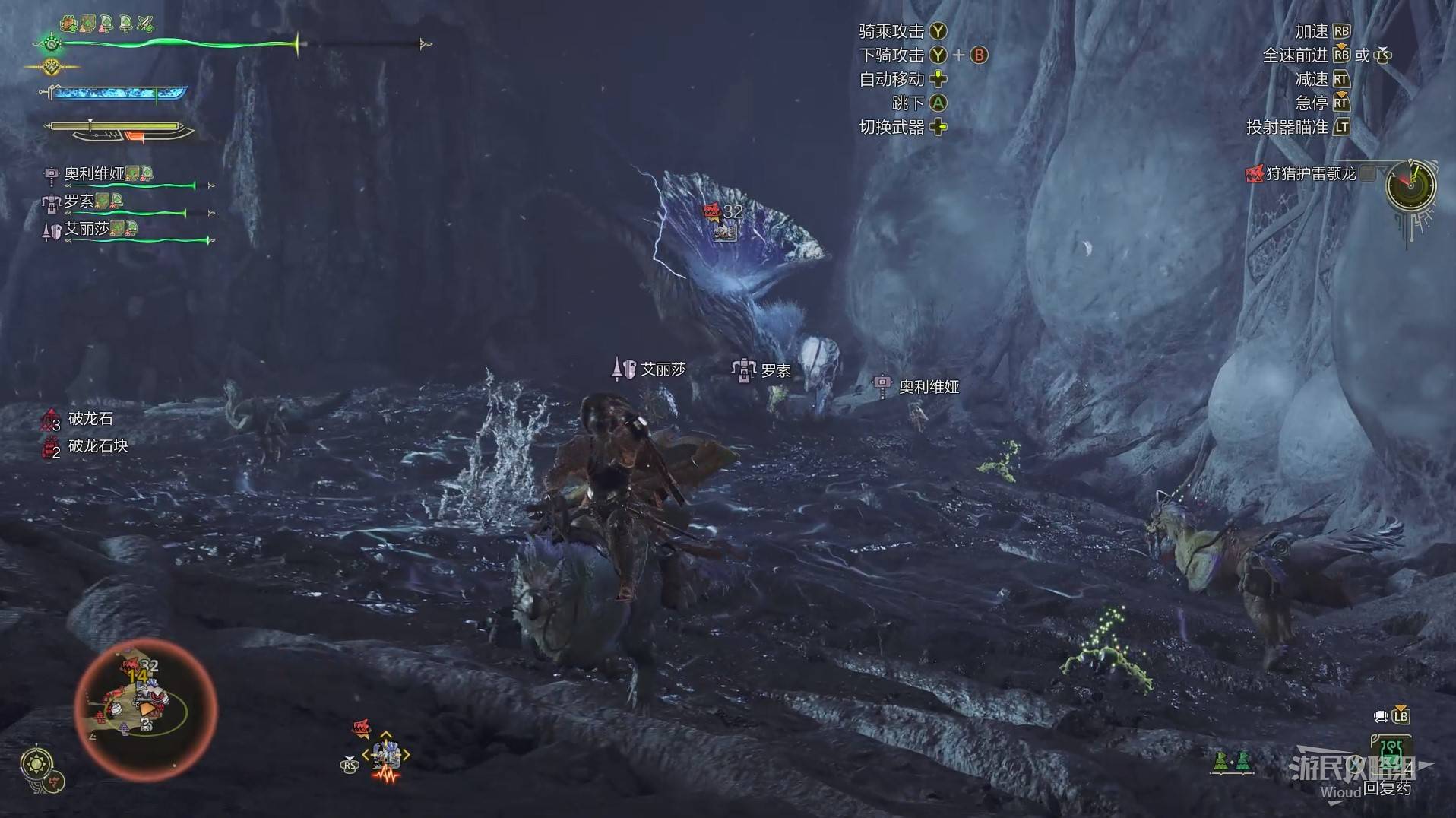Select party member 艾丽莎 in the list
The height and width of the screenshot is (818, 1456).
[87, 229]
